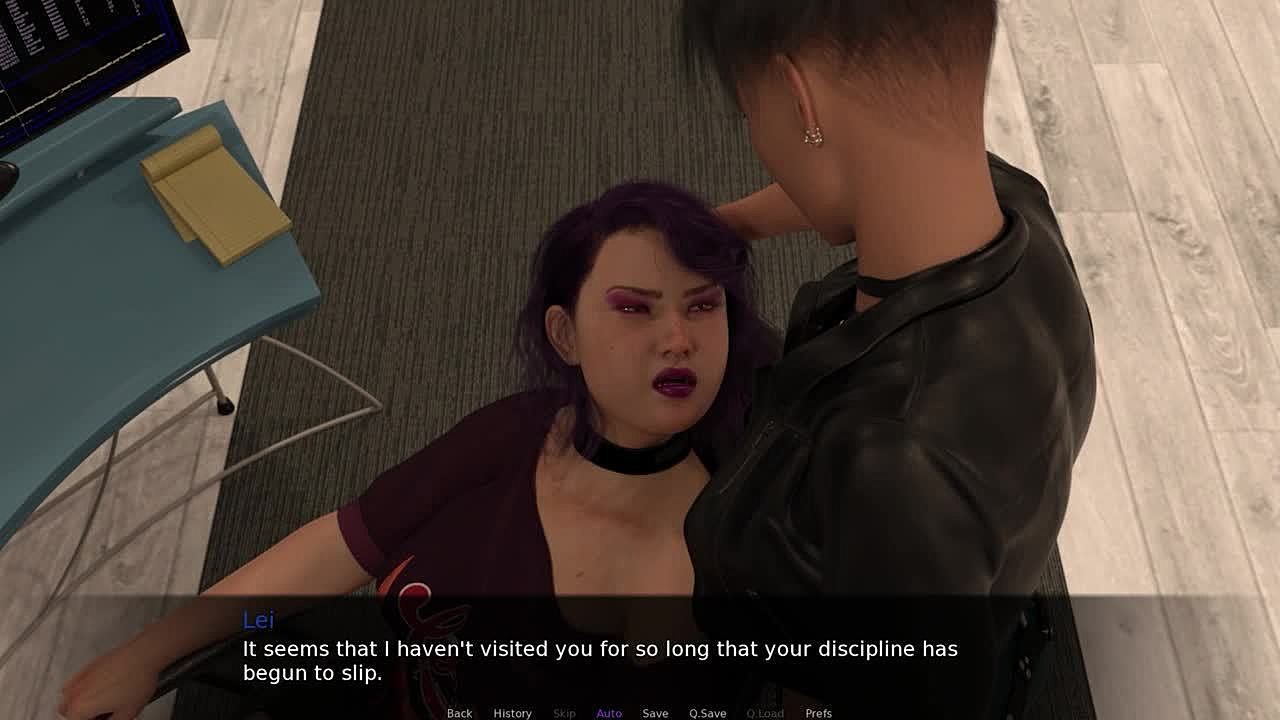Toggle Auto-advance mode
This screenshot has height=720, width=1280.
(x=609, y=713)
